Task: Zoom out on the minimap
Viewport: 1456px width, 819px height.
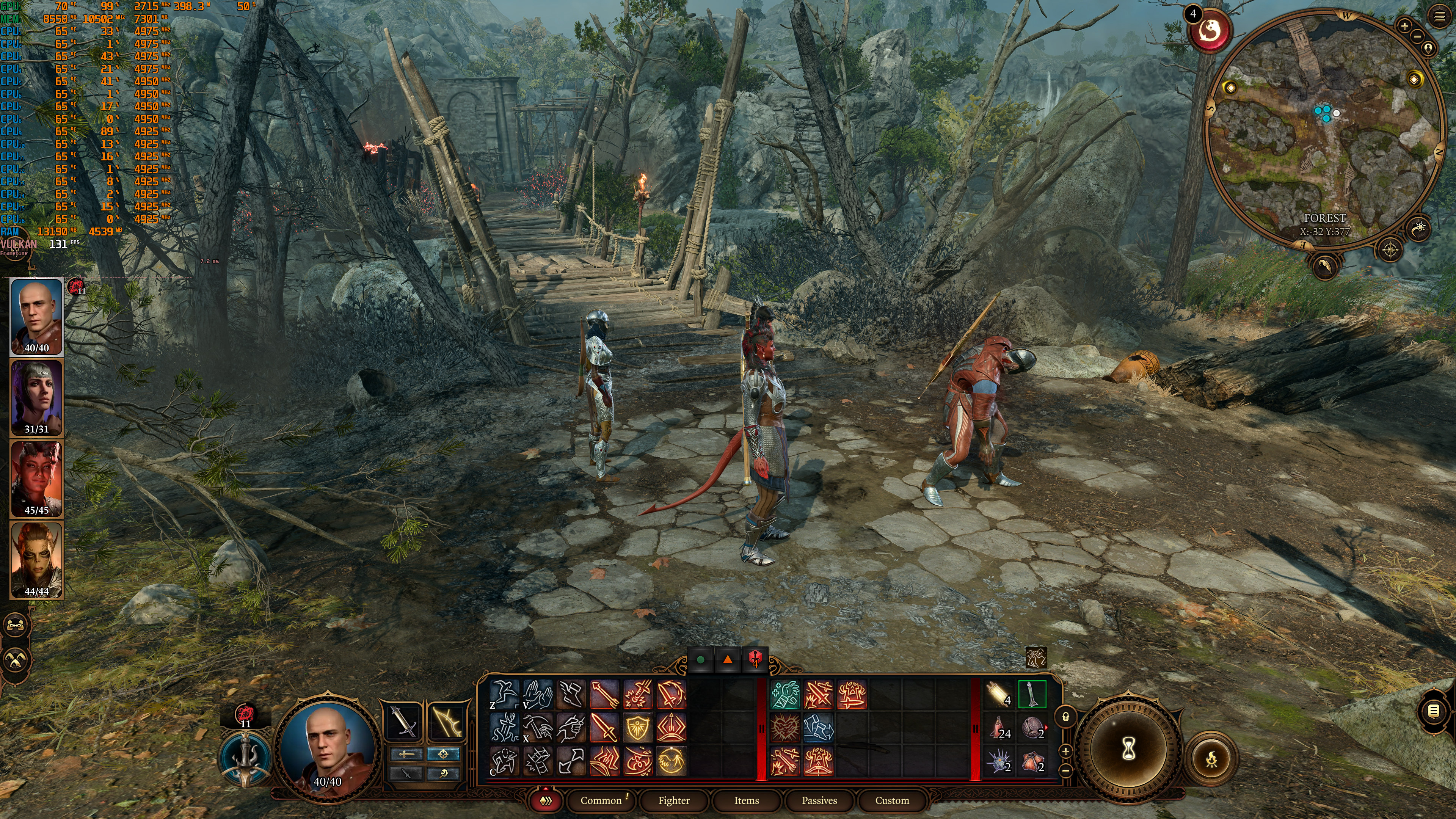Action: (x=1417, y=36)
